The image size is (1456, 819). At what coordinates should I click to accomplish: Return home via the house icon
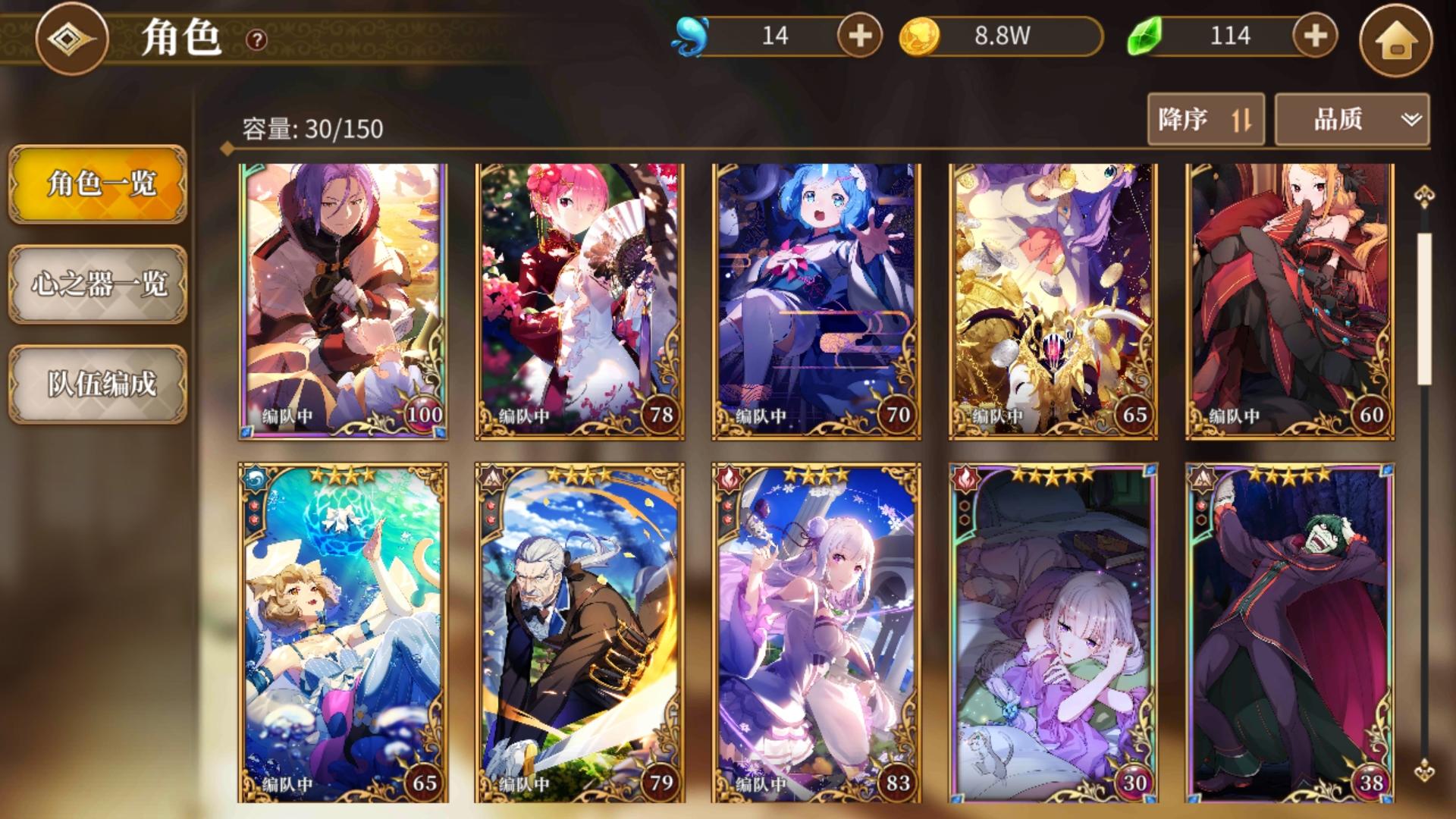[1398, 41]
